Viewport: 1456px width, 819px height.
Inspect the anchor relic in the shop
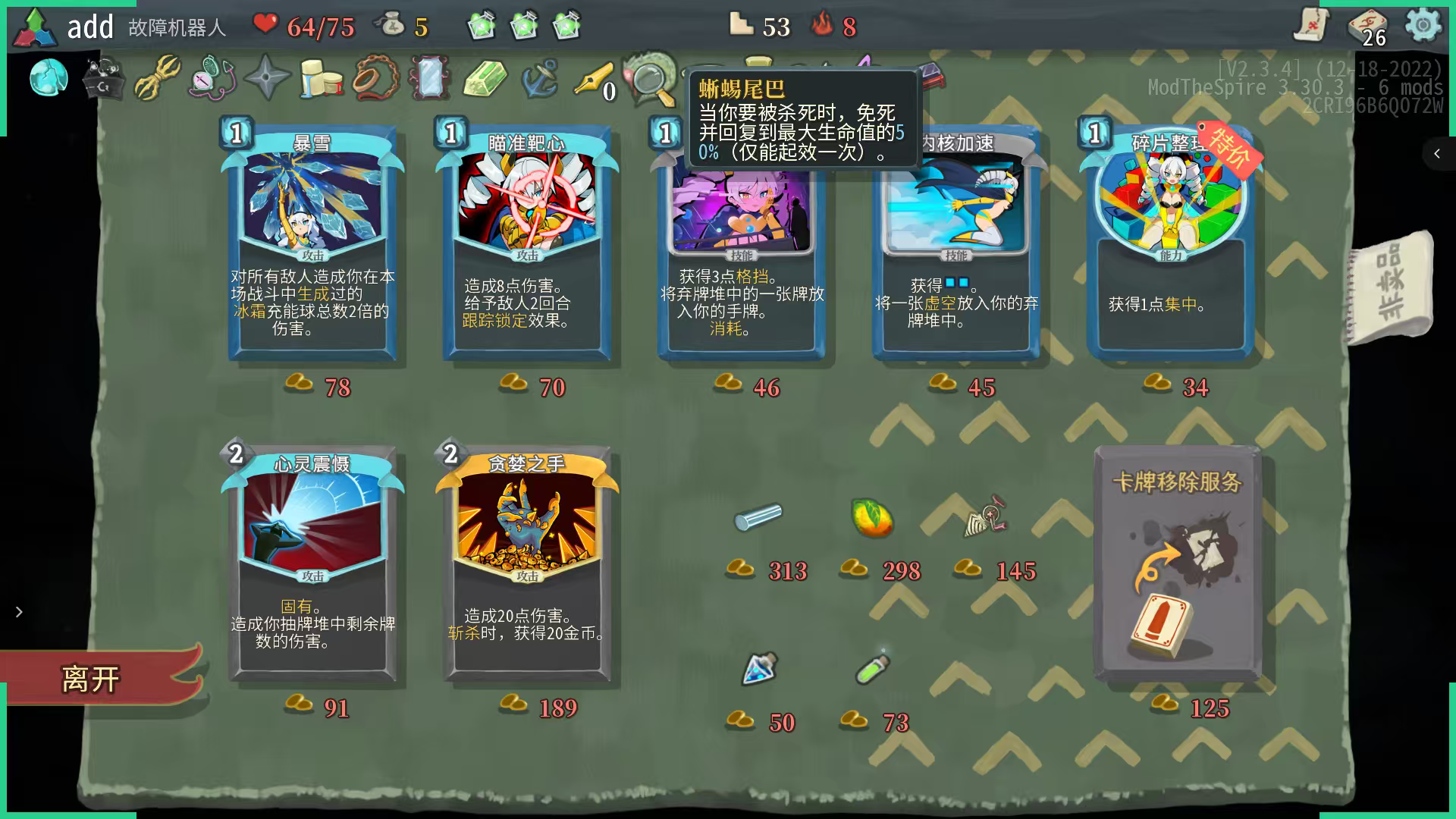pos(538,78)
